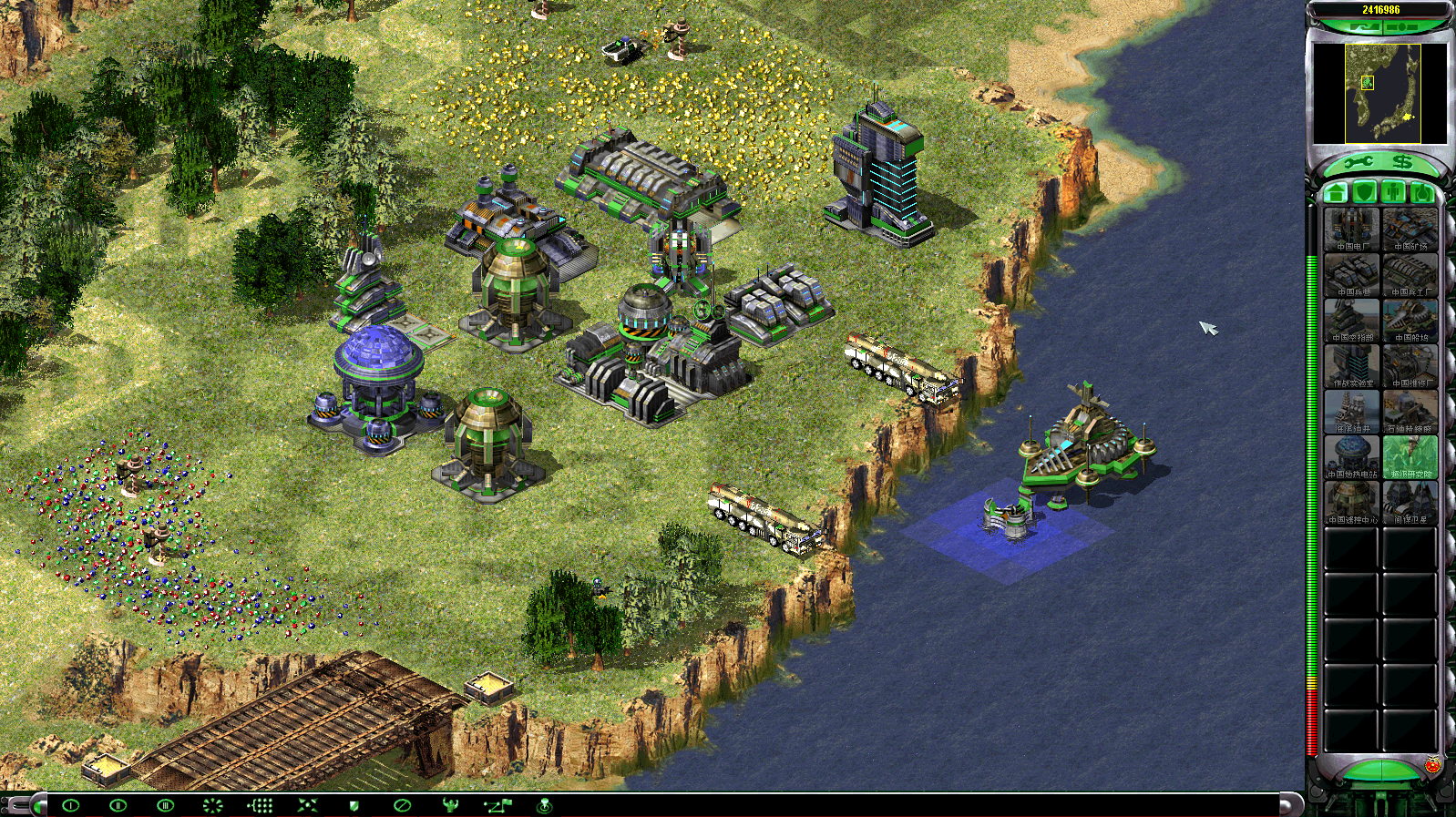
Task: Select the 间谍卫星 spy satellite icon
Action: pyautogui.click(x=1410, y=503)
